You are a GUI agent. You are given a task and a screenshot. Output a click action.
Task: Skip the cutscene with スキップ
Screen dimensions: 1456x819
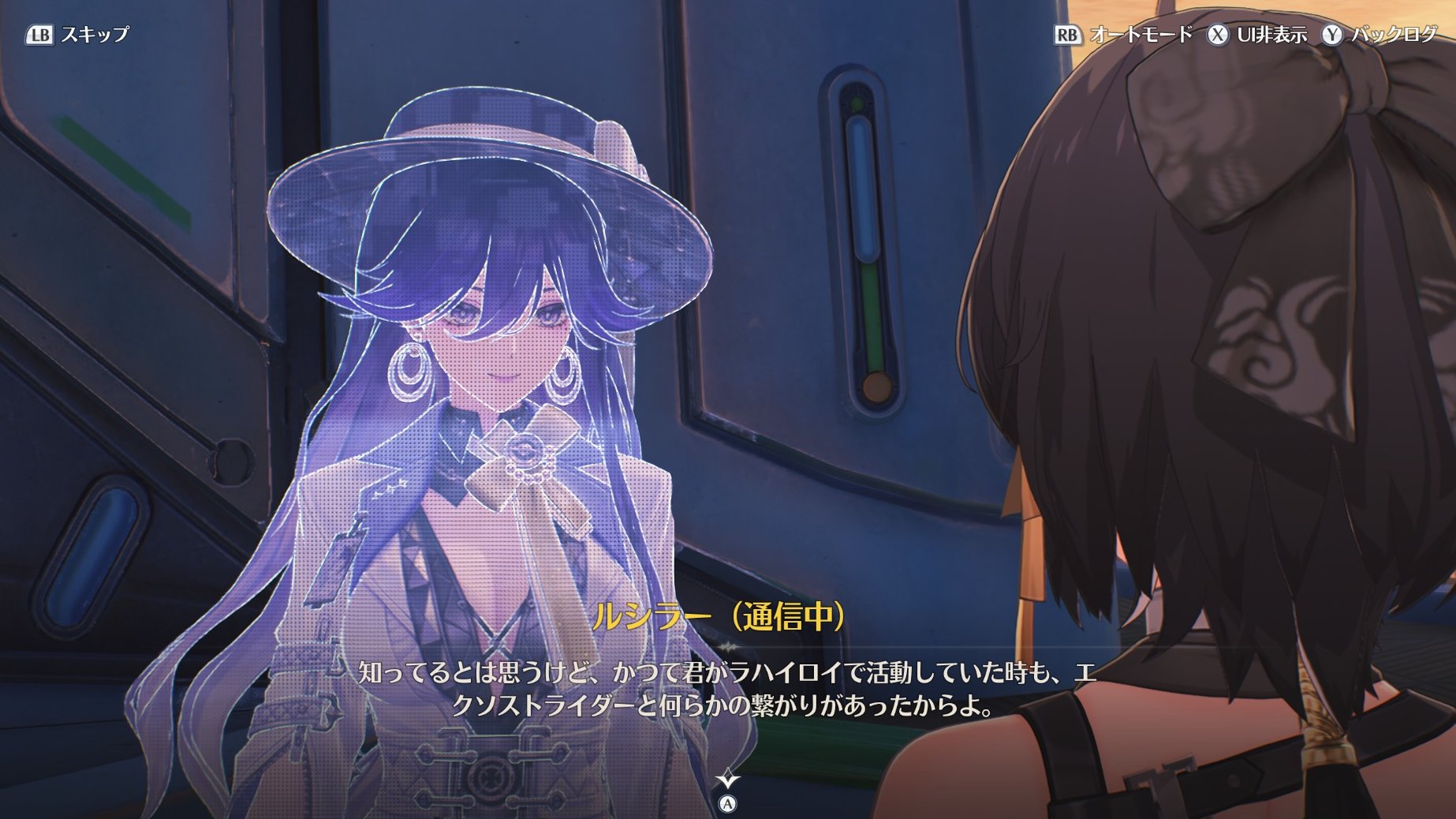coord(77,35)
